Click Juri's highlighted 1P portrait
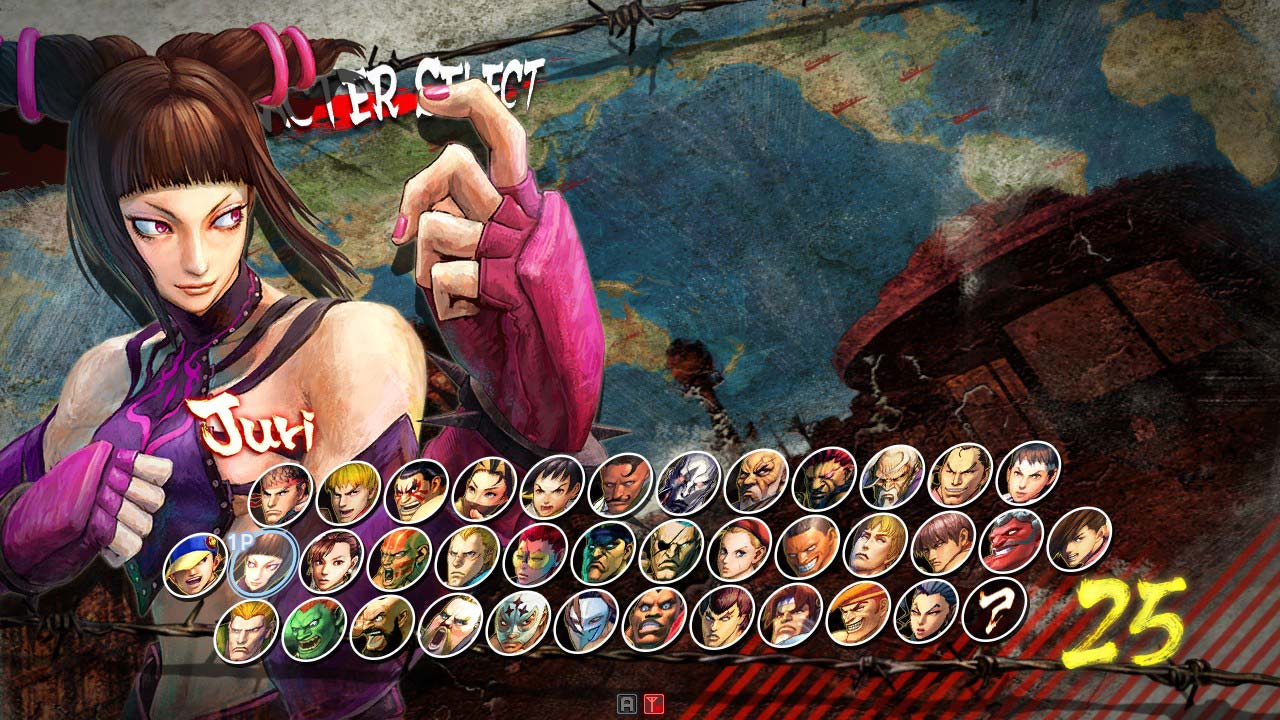Screen dimensions: 1280x720 263,562
